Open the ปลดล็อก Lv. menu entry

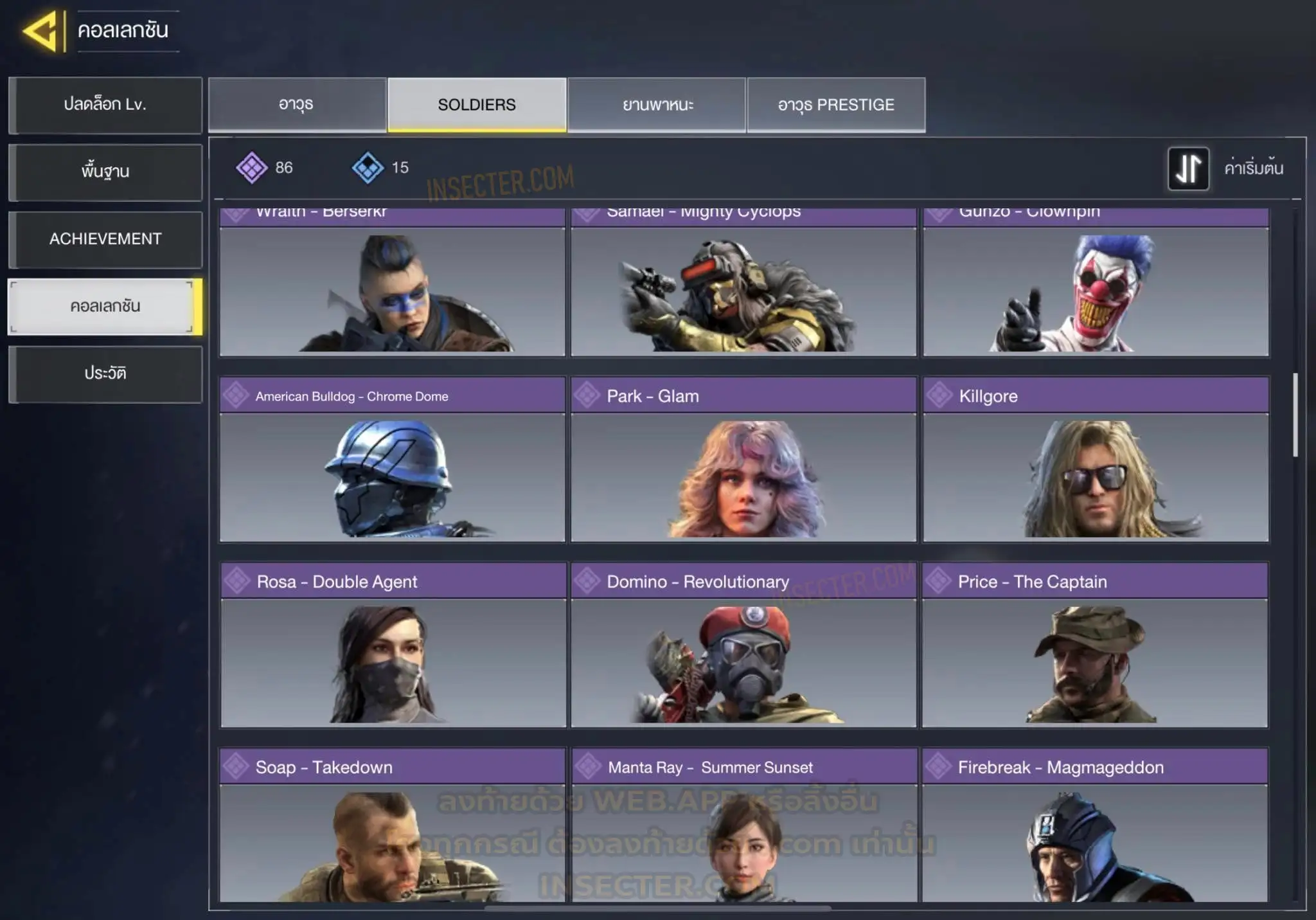point(105,105)
